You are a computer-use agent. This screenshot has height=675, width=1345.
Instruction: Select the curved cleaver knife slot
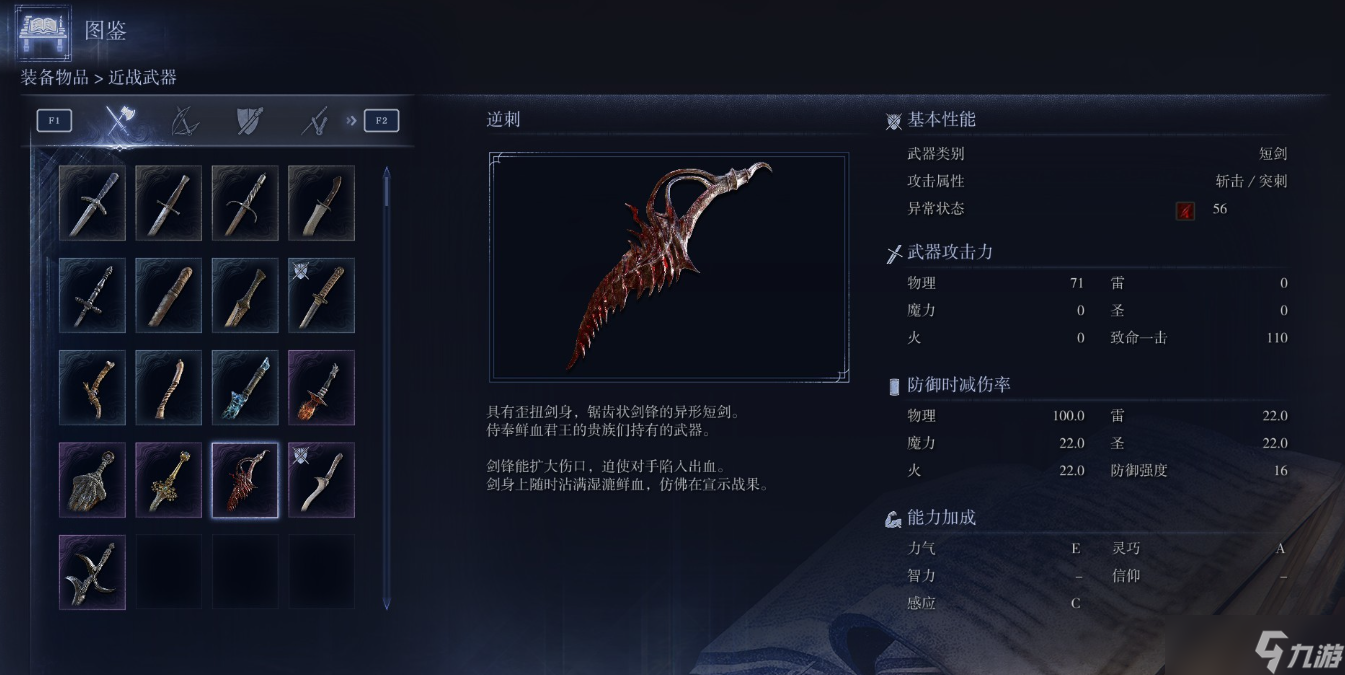click(322, 203)
